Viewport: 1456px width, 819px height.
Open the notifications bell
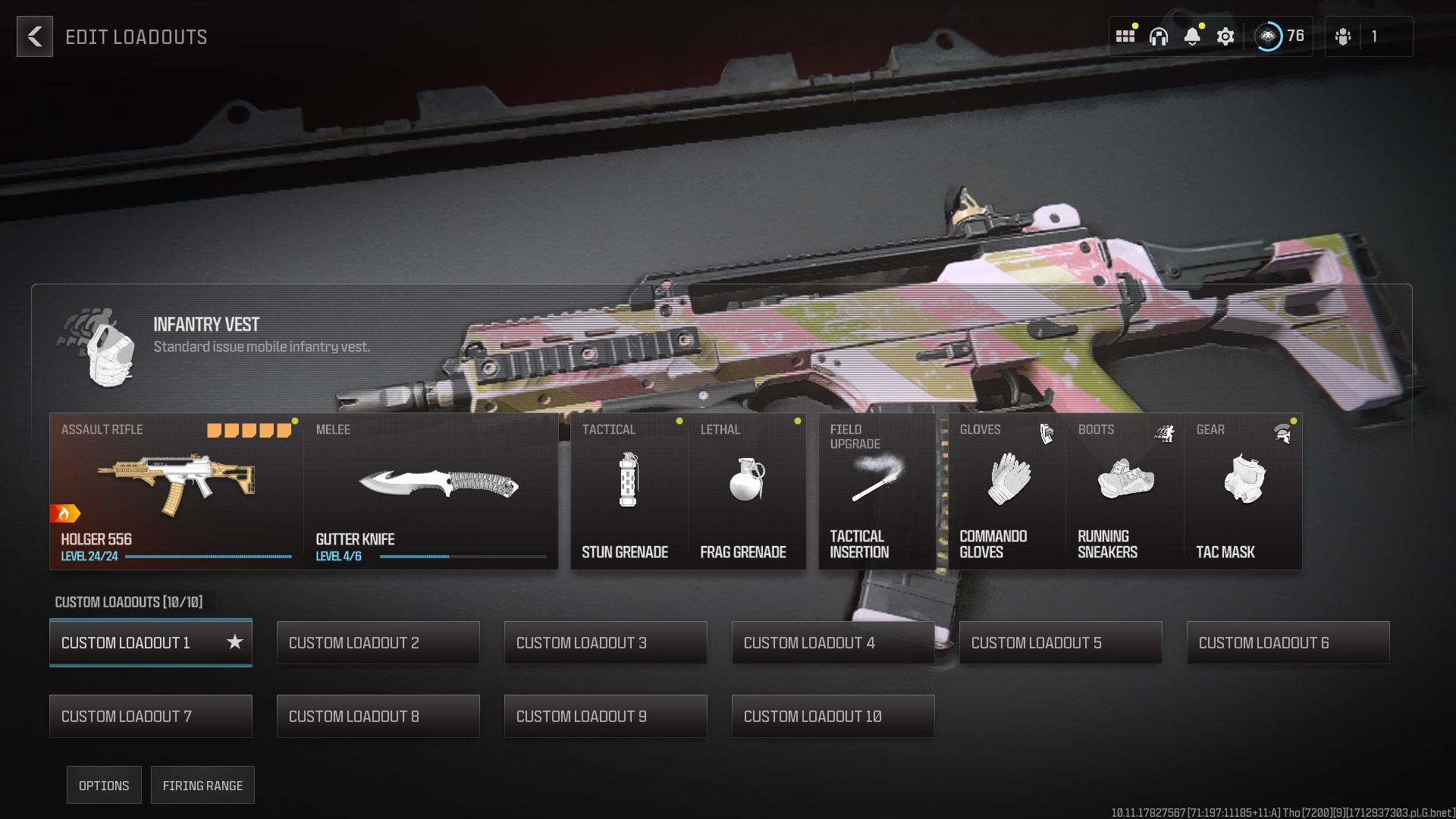point(1192,36)
